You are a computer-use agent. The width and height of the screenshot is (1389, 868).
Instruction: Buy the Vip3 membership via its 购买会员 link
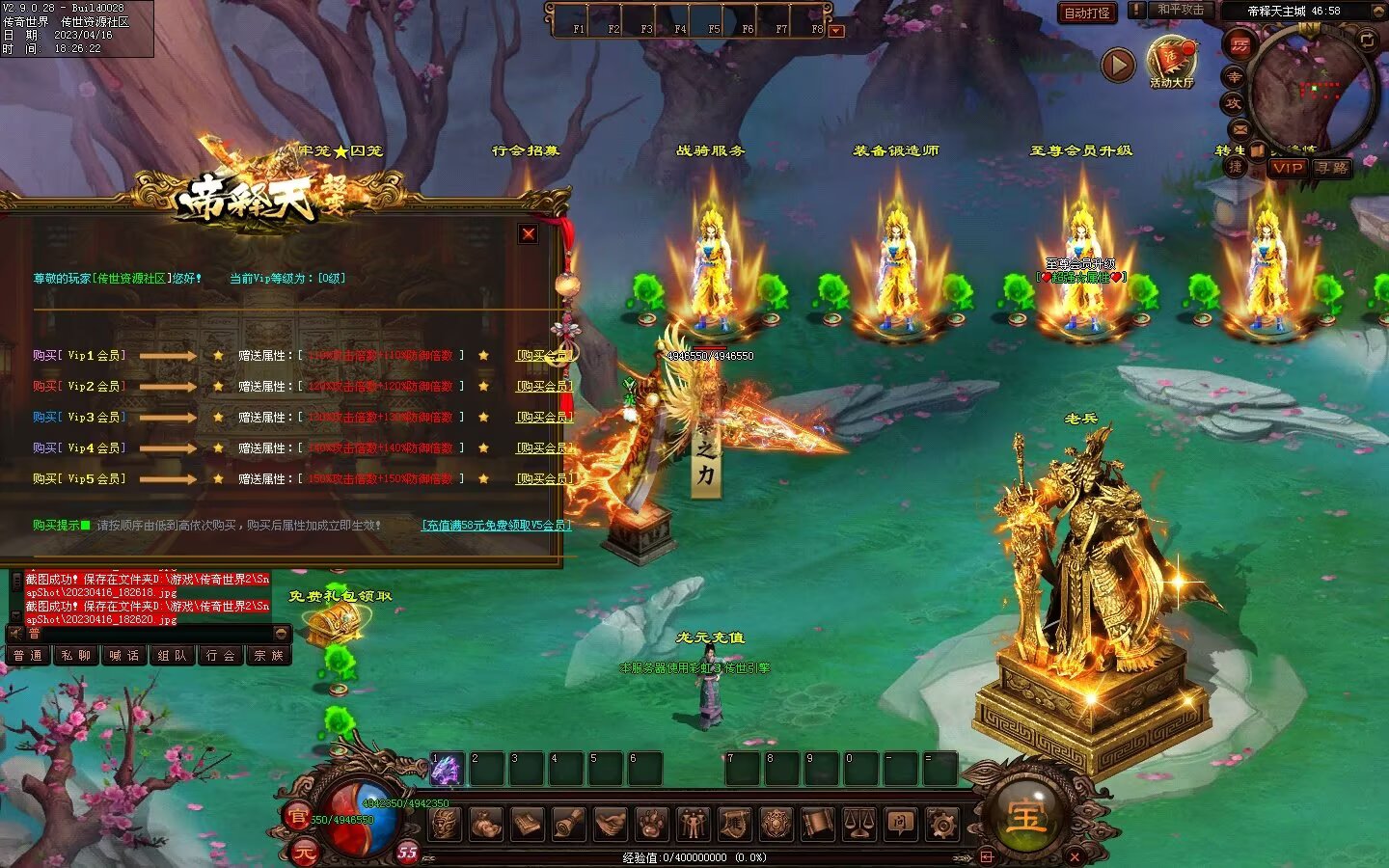tap(544, 418)
